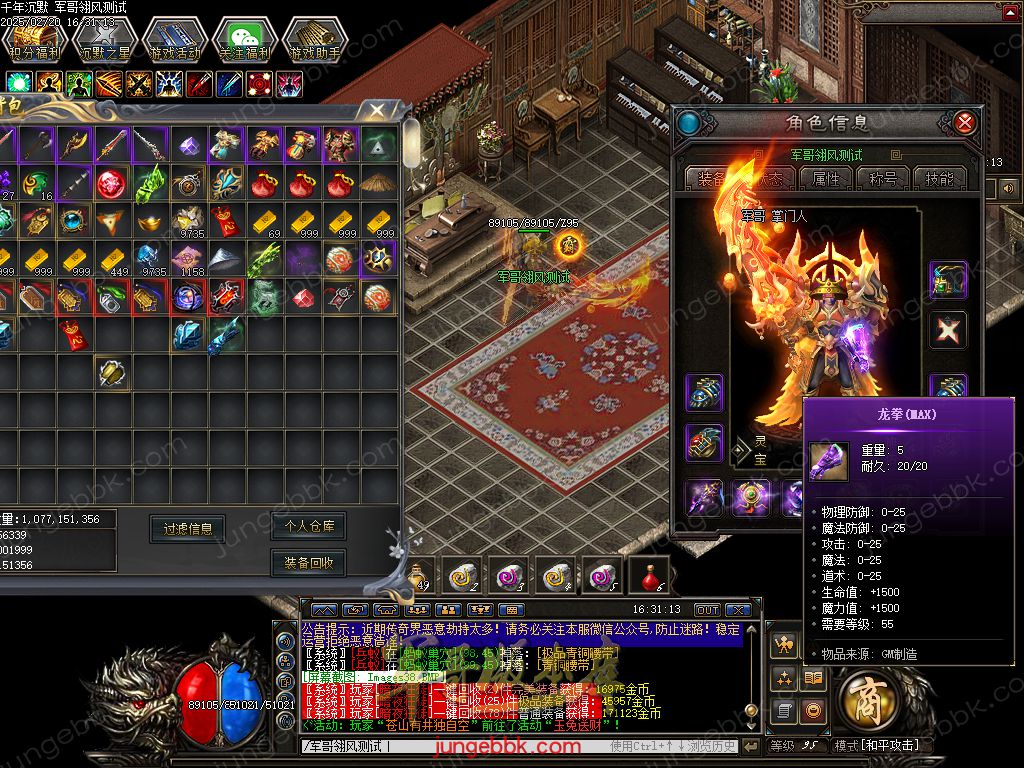Close the backpack window

click(x=377, y=110)
